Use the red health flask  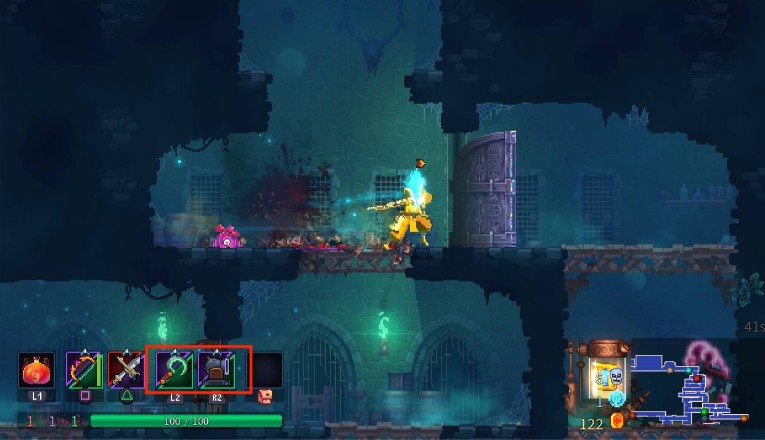pos(37,371)
